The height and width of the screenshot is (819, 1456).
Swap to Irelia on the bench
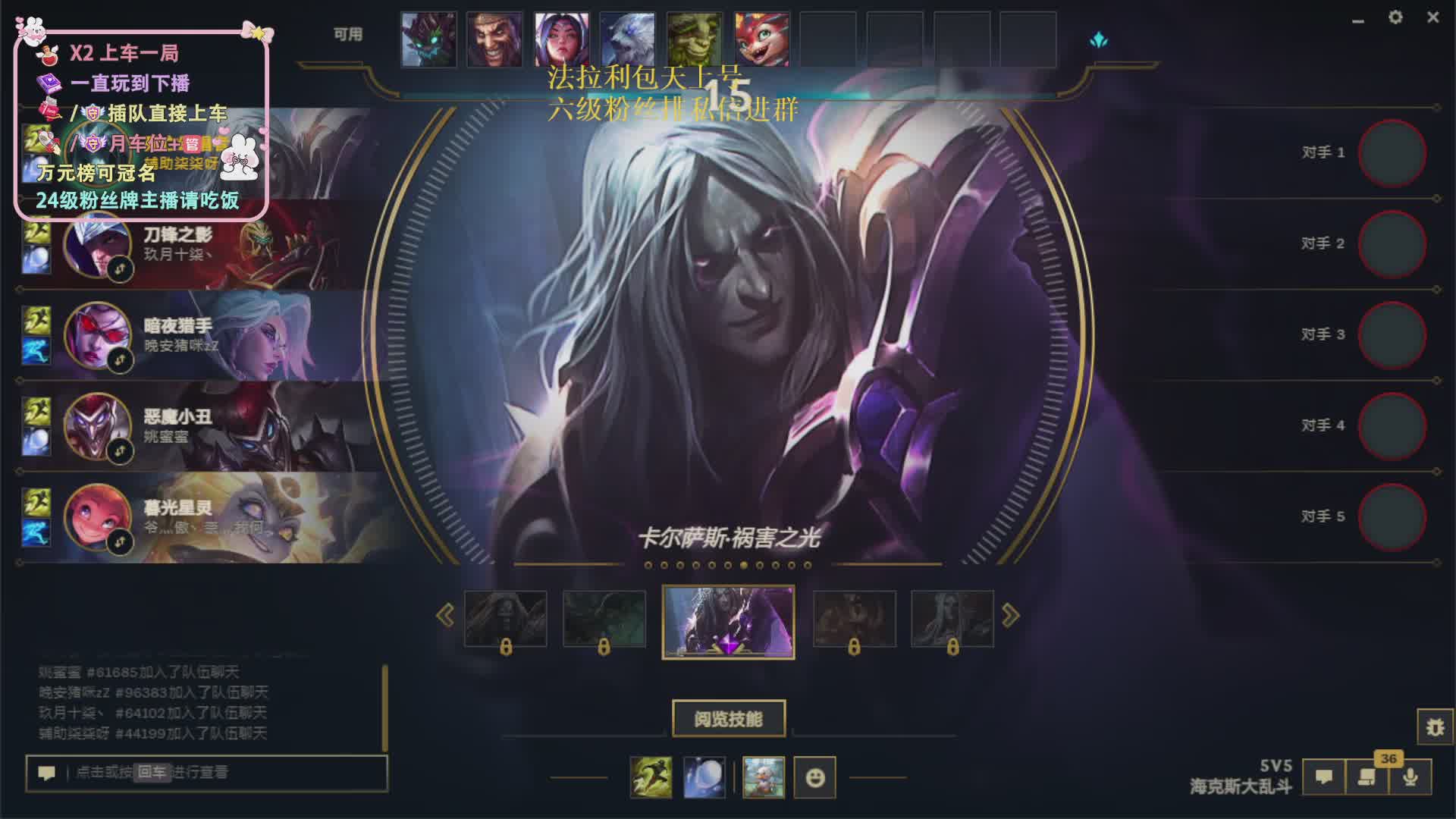click(x=561, y=39)
